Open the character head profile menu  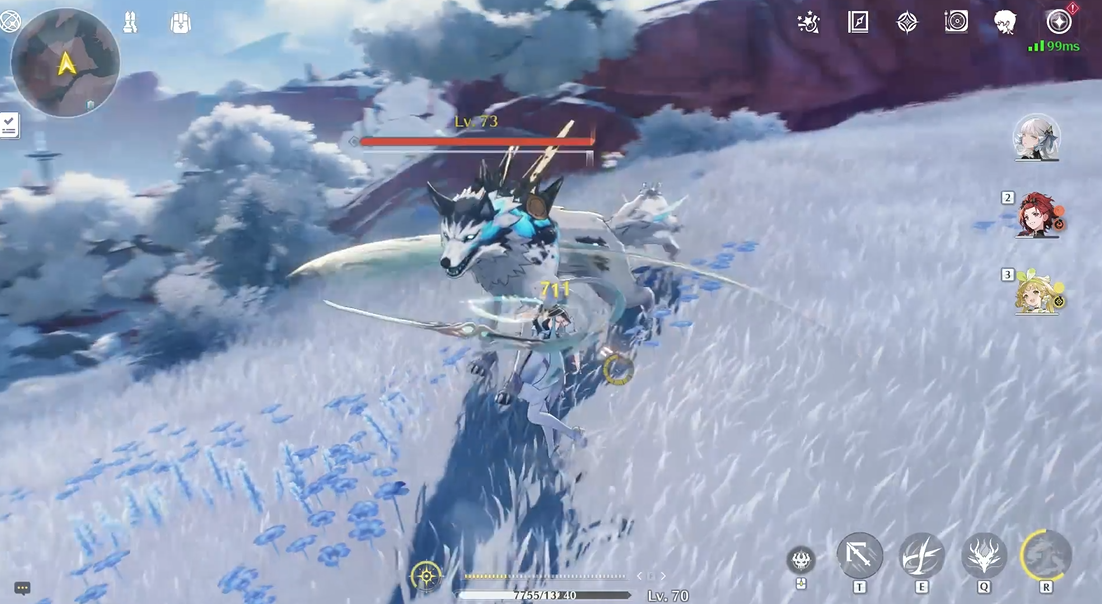coord(1005,22)
